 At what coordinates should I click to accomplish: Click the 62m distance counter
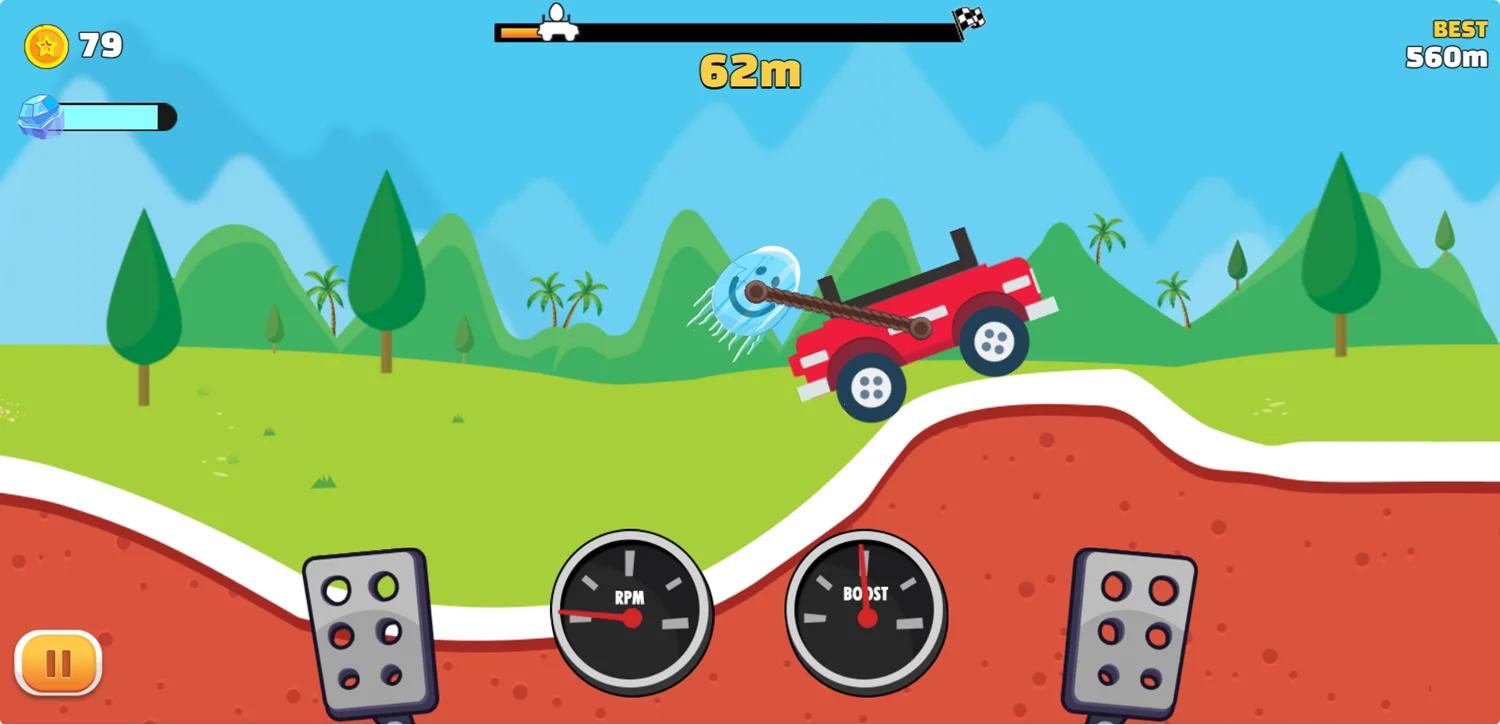(x=748, y=70)
